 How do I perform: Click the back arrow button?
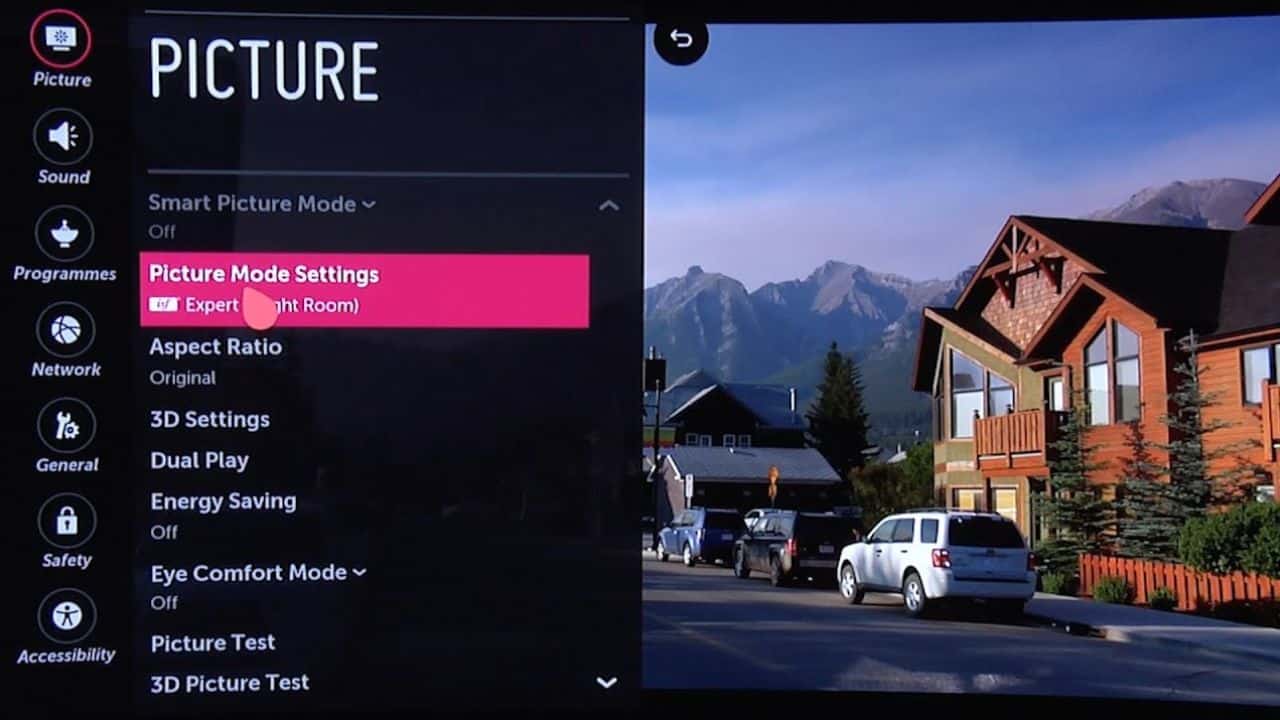point(681,39)
